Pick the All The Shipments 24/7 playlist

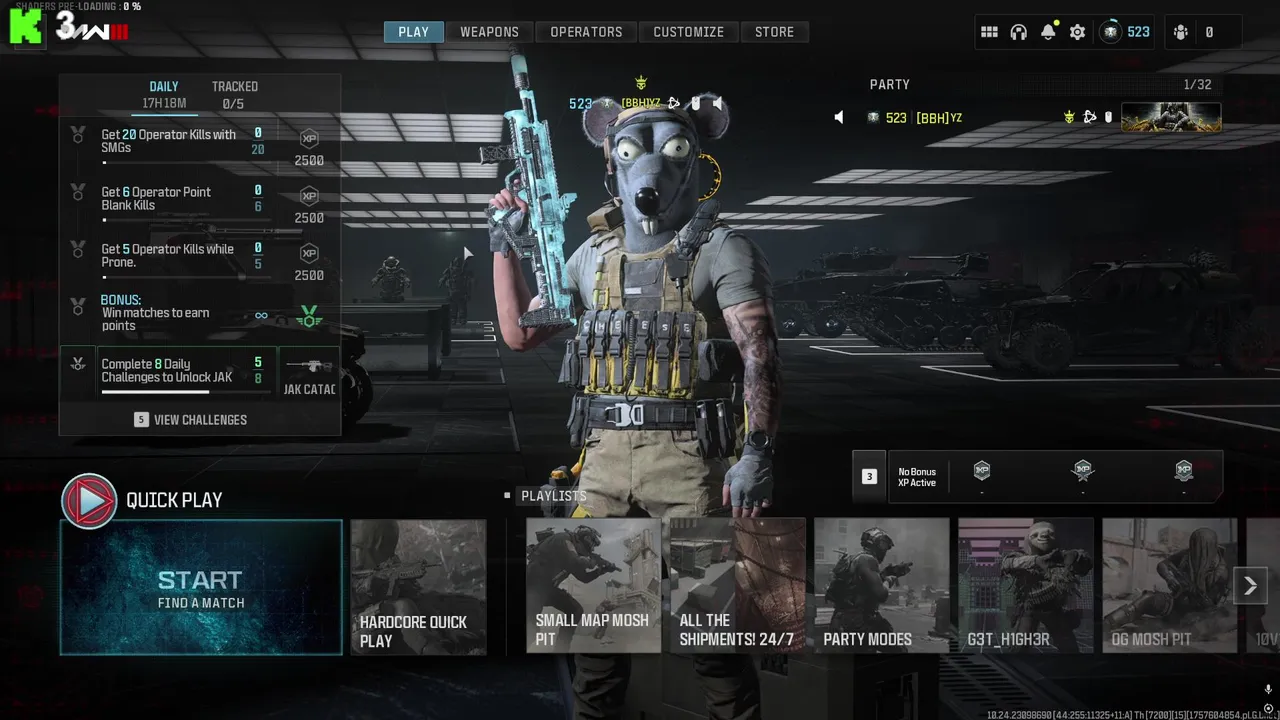pyautogui.click(x=737, y=586)
